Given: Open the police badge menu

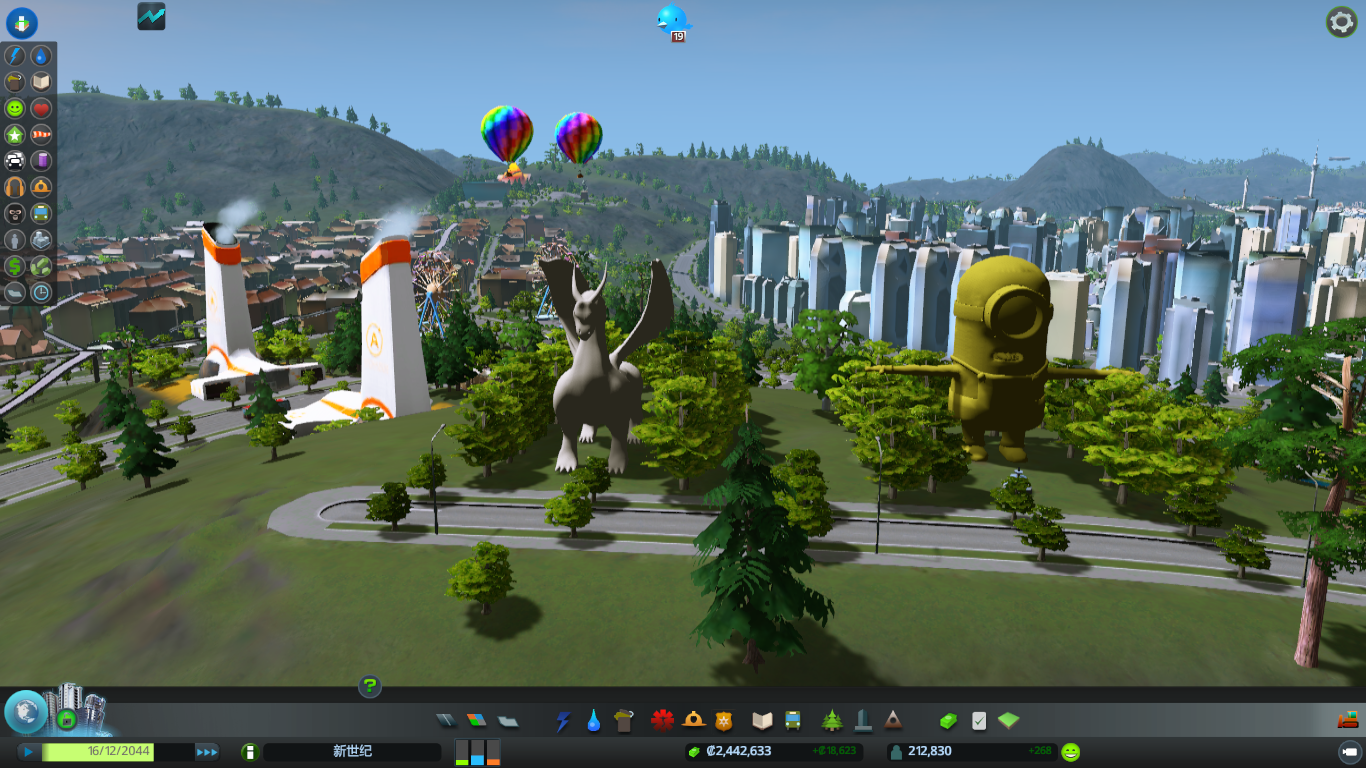Looking at the screenshot, I should 723,720.
